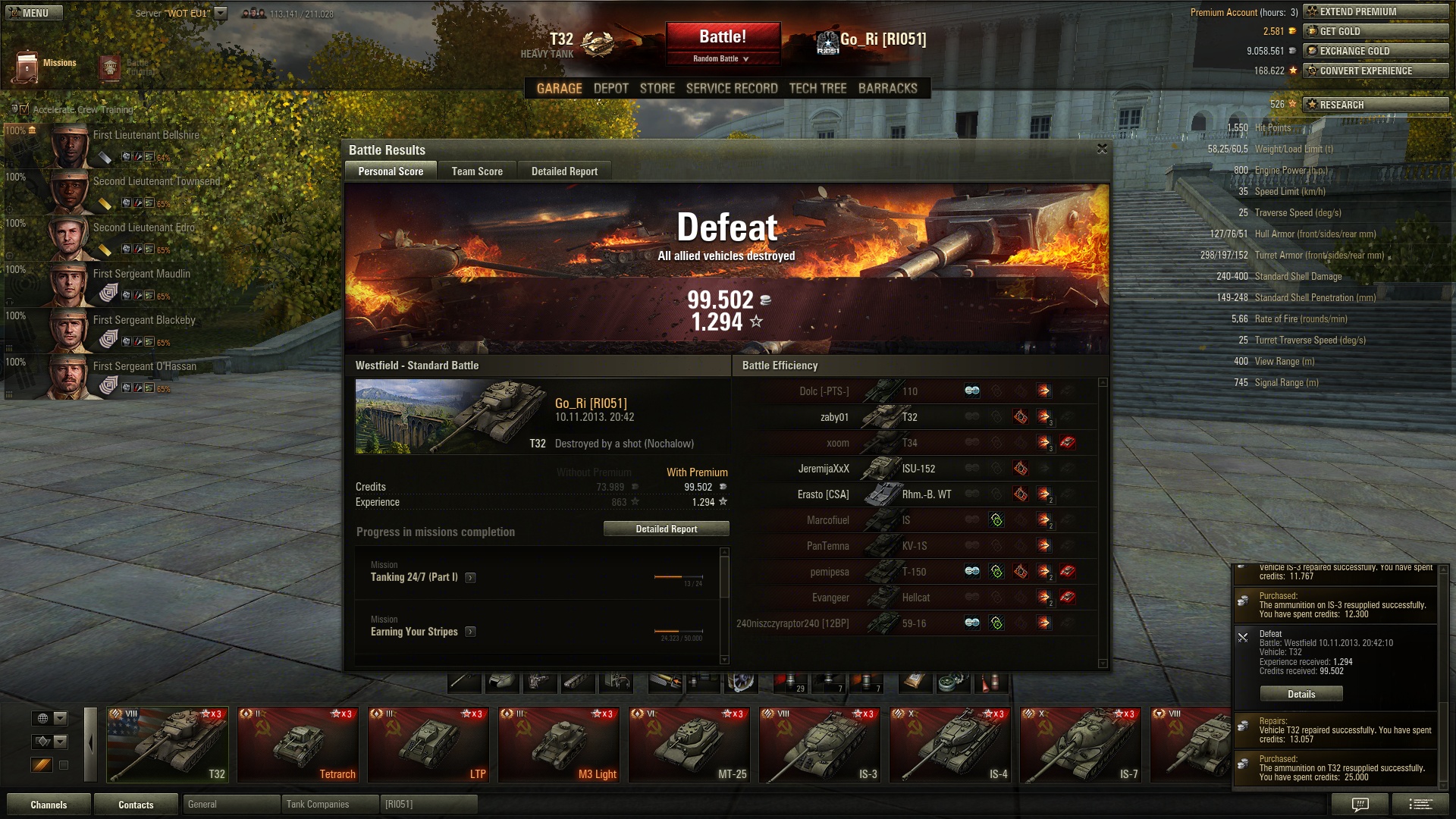The width and height of the screenshot is (1456, 819).
Task: View Details of the Defeat notification
Action: [1301, 694]
